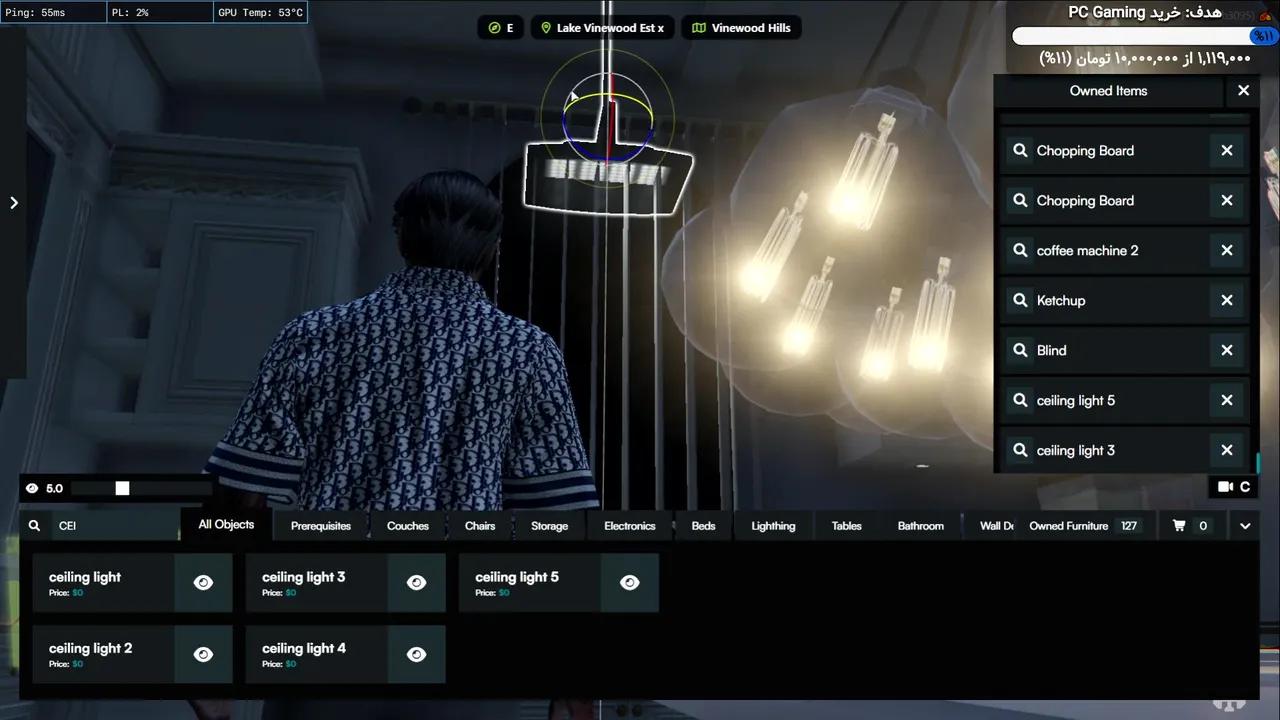This screenshot has height=720, width=1280.
Task: Click the eye icon beside the 5.0 value
Action: click(x=32, y=488)
